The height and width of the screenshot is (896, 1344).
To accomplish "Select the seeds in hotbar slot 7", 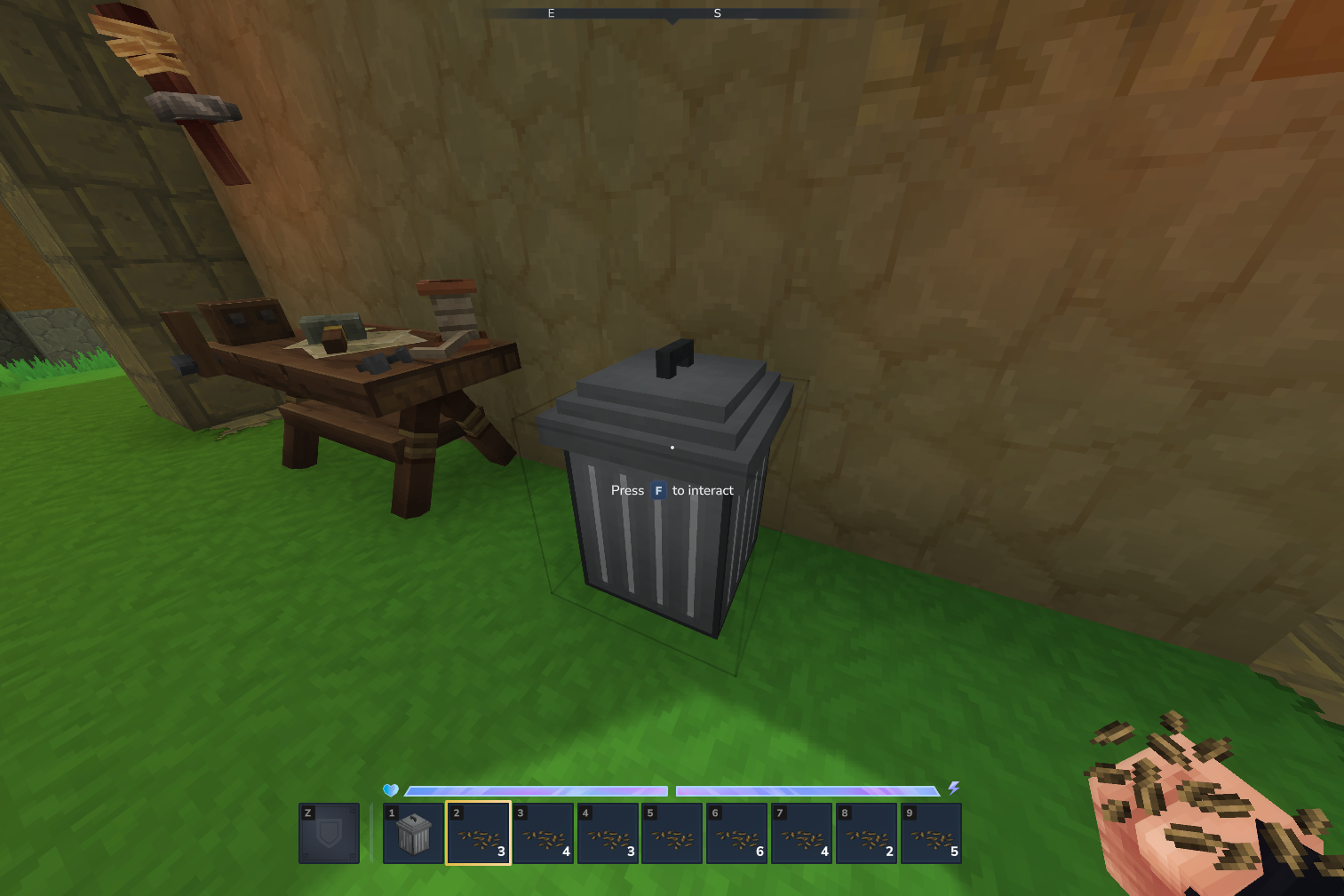I will pyautogui.click(x=802, y=833).
